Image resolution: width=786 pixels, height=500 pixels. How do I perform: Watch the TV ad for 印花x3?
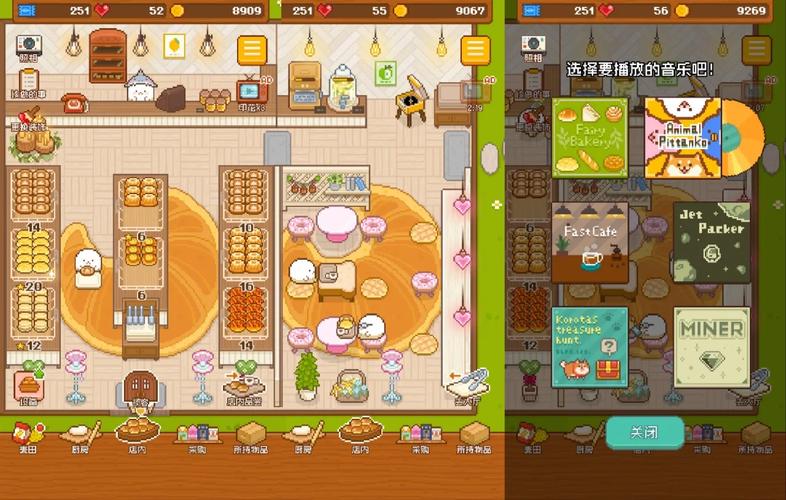pyautogui.click(x=247, y=93)
